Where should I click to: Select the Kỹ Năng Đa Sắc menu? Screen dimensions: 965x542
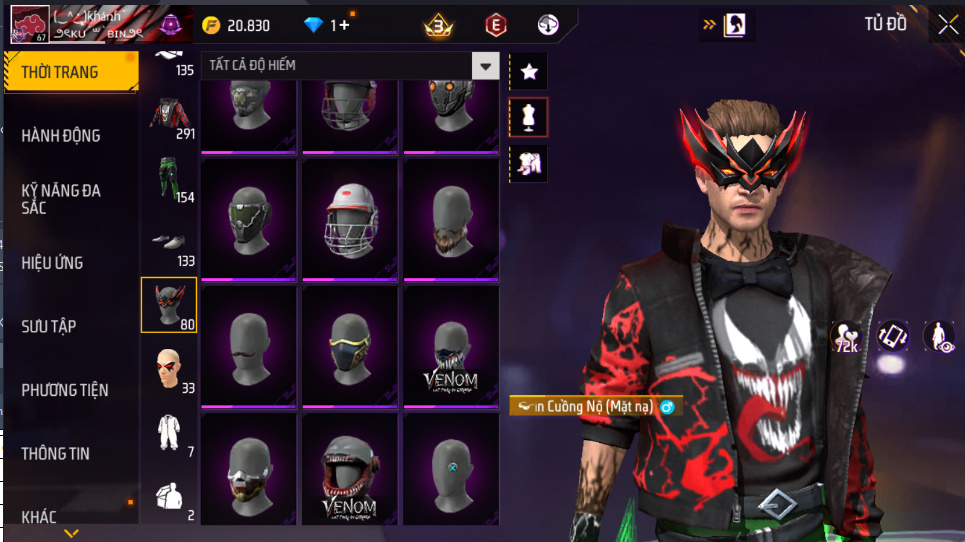[62, 198]
